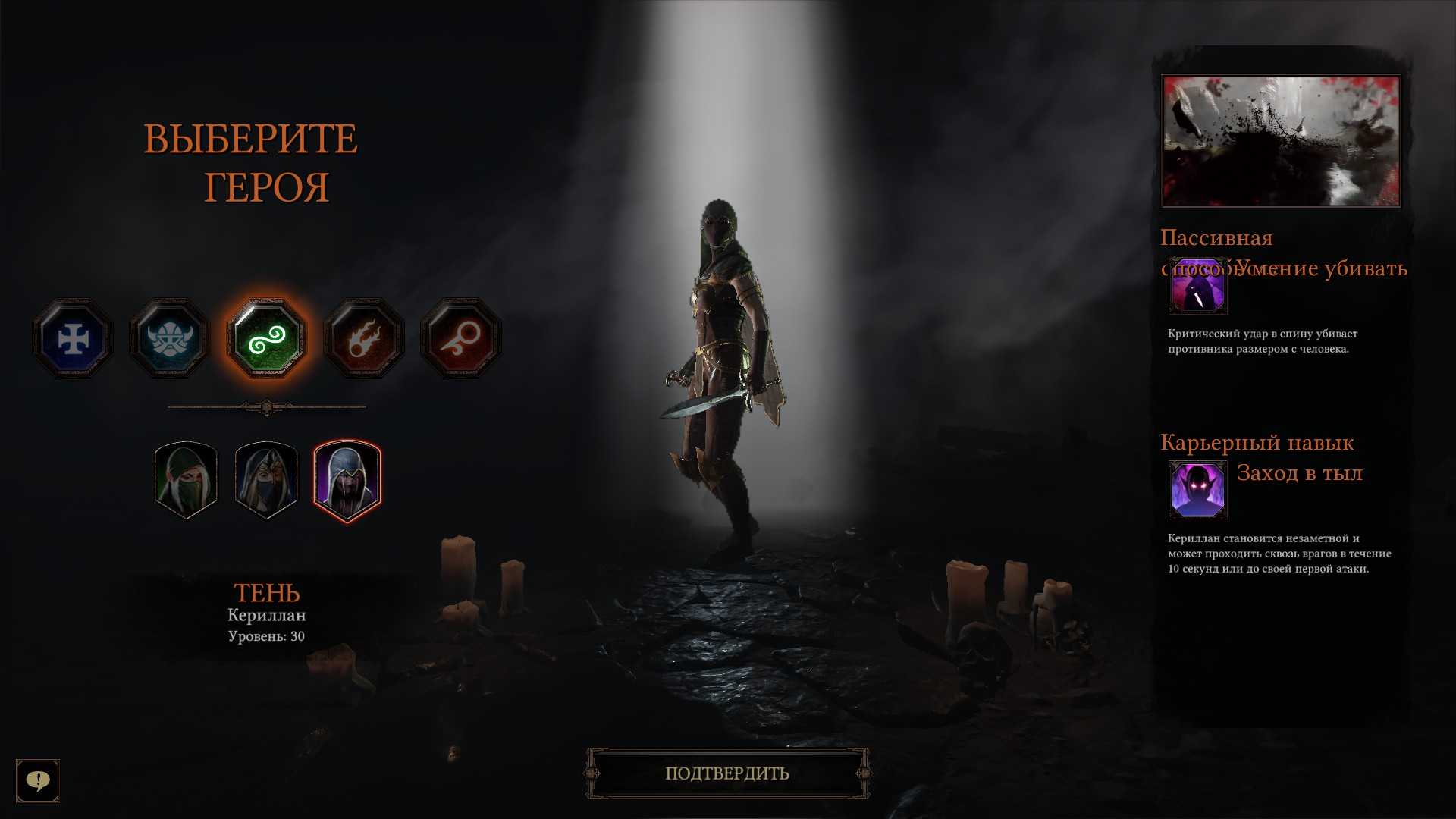
Task: Confirm hero selection with ПОДТВЕРДИТЬ
Action: [727, 773]
